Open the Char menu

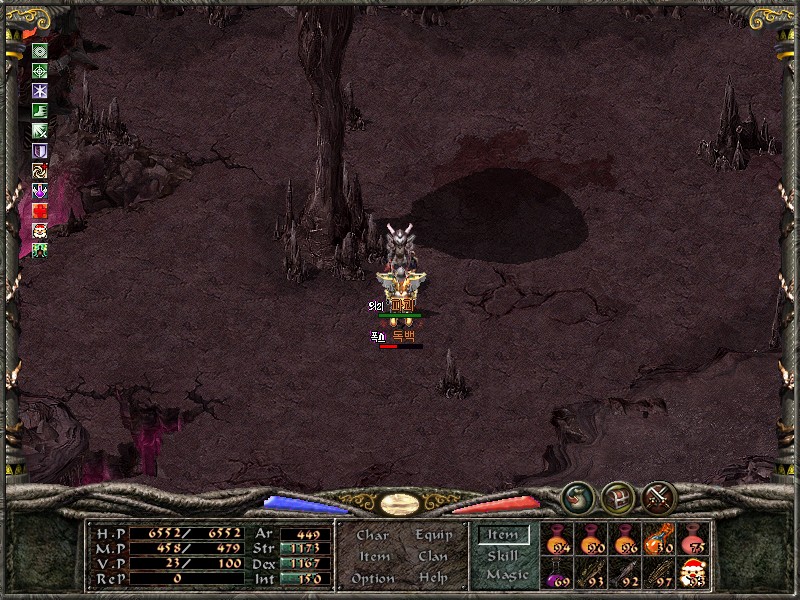(372, 535)
